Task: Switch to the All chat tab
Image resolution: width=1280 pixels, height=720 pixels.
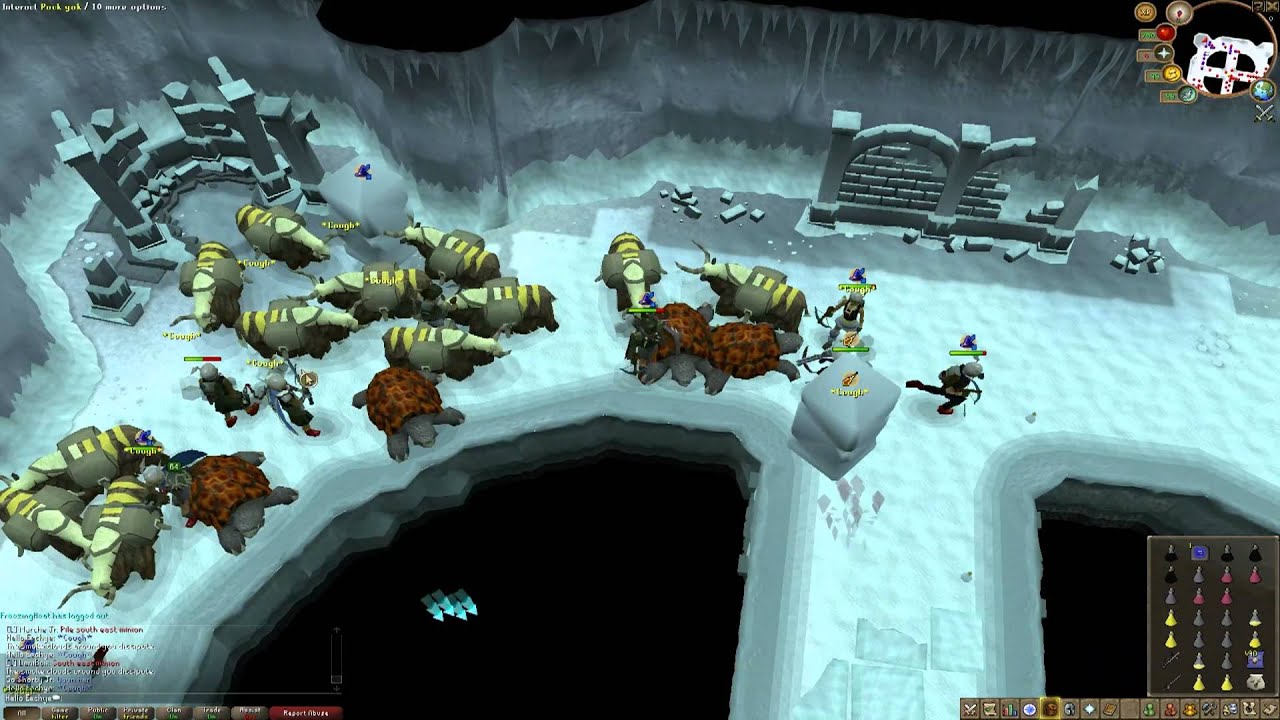Action: coord(22,712)
